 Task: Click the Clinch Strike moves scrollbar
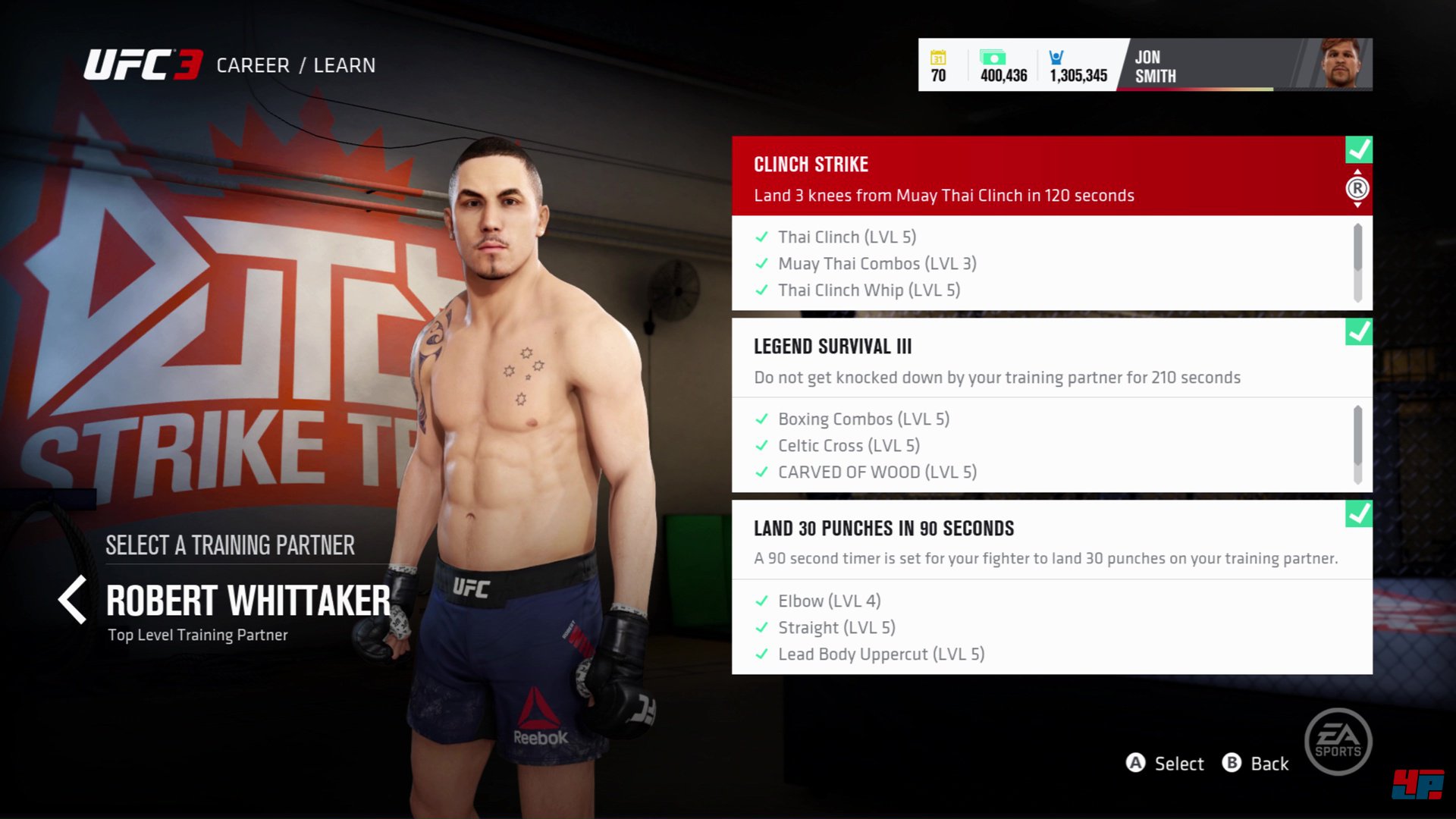(1357, 262)
